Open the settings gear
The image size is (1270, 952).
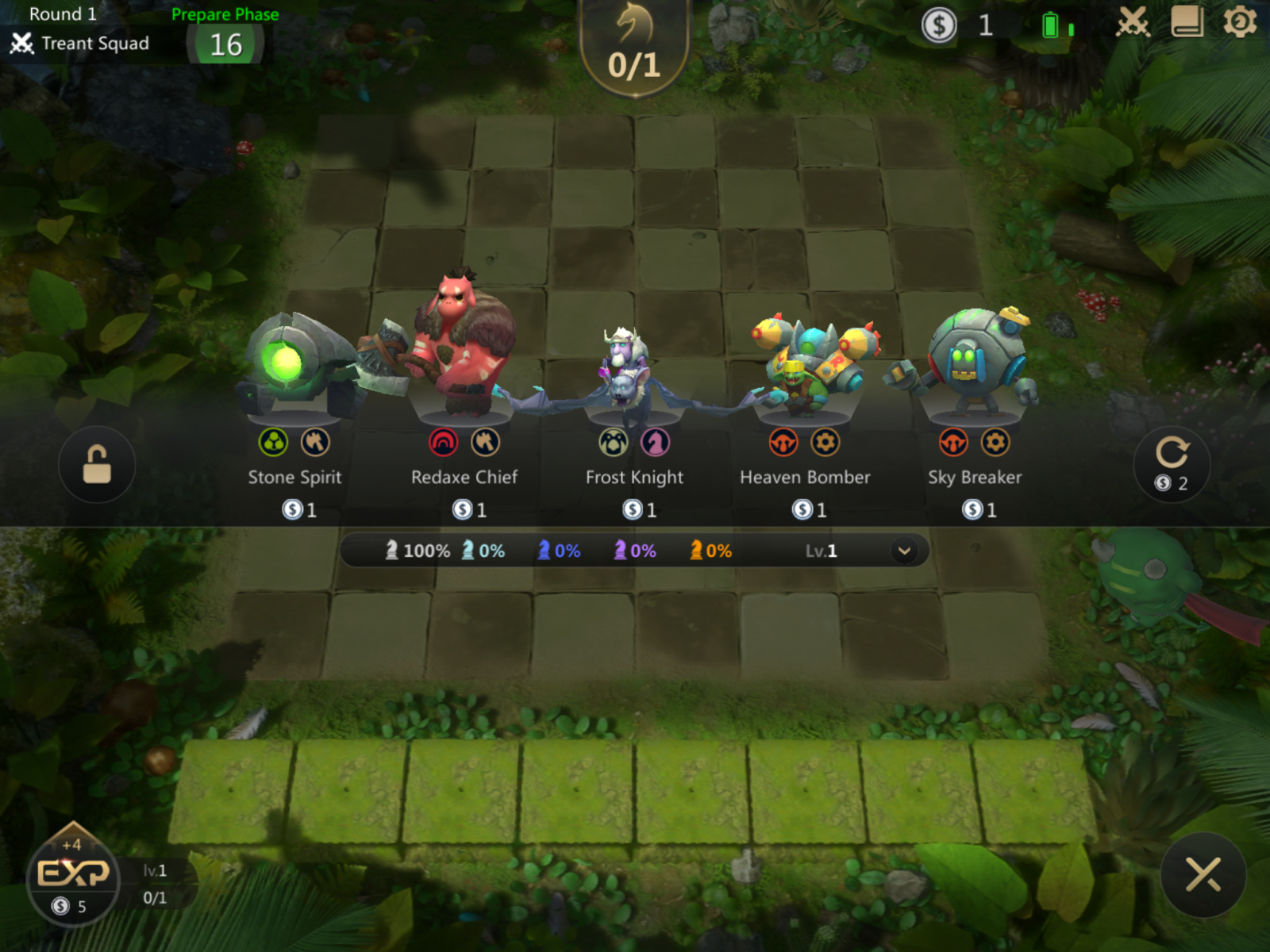tap(1239, 23)
